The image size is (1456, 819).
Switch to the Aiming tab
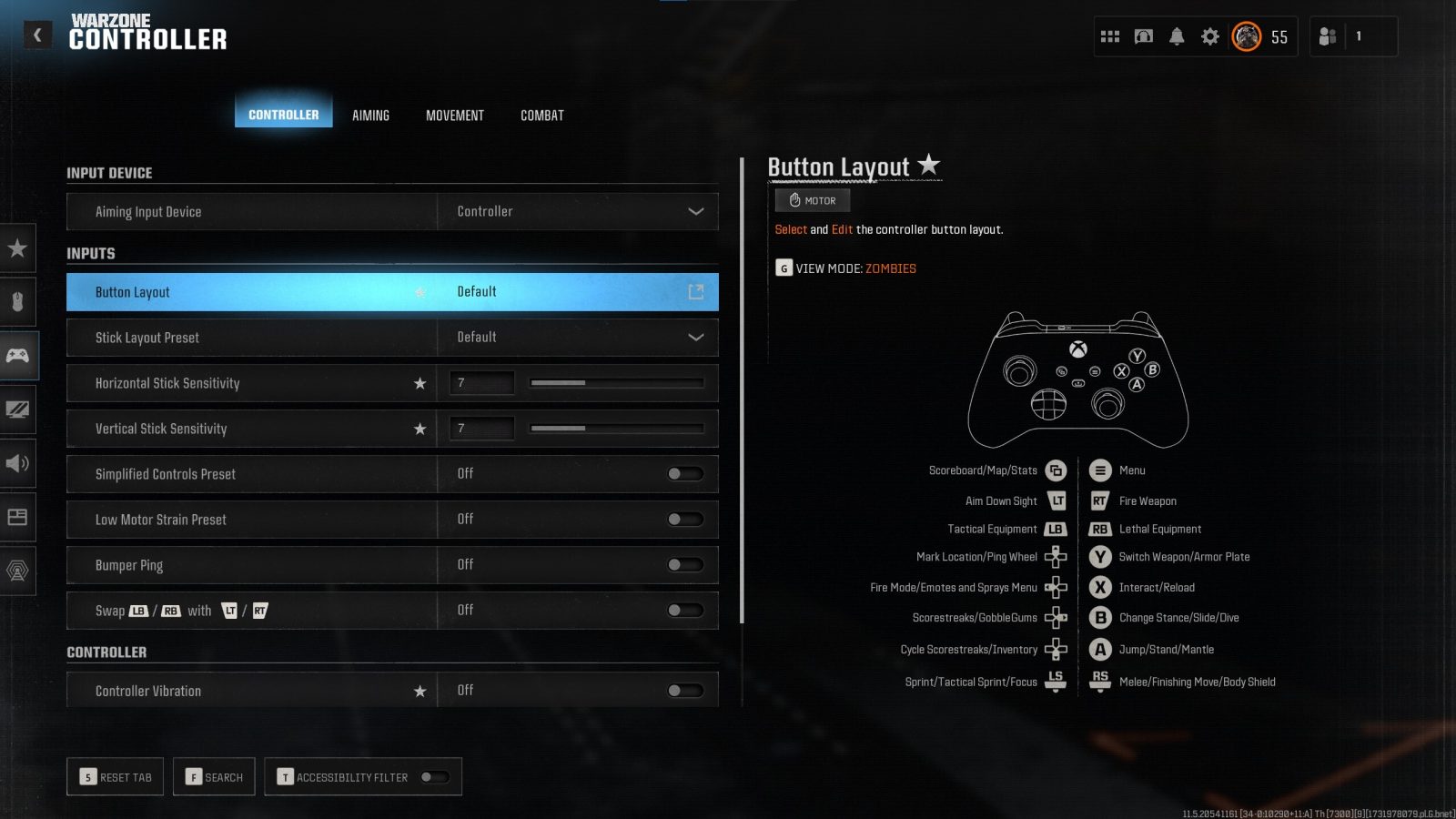click(370, 116)
